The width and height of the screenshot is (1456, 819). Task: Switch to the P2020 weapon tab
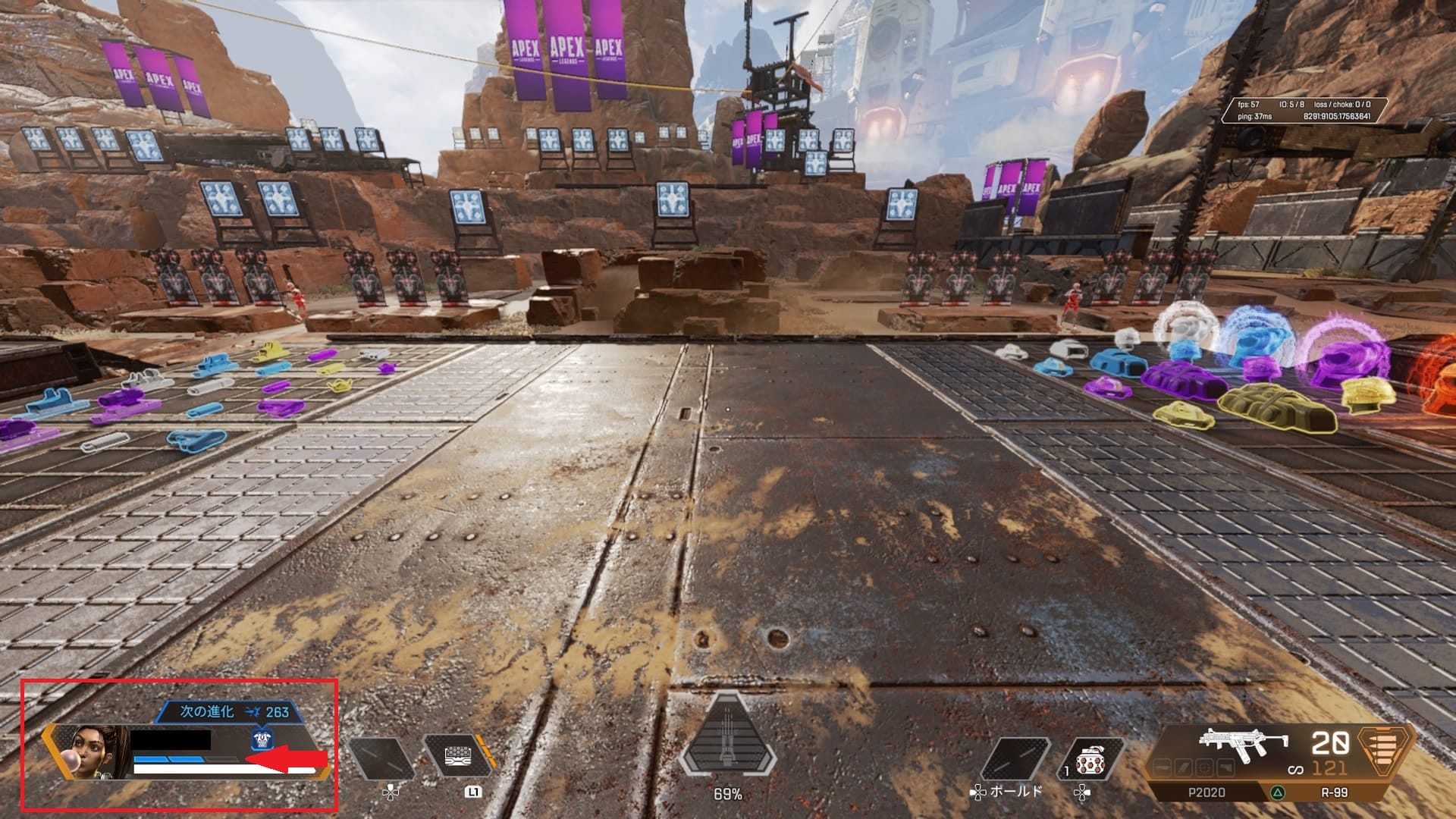(x=1206, y=792)
